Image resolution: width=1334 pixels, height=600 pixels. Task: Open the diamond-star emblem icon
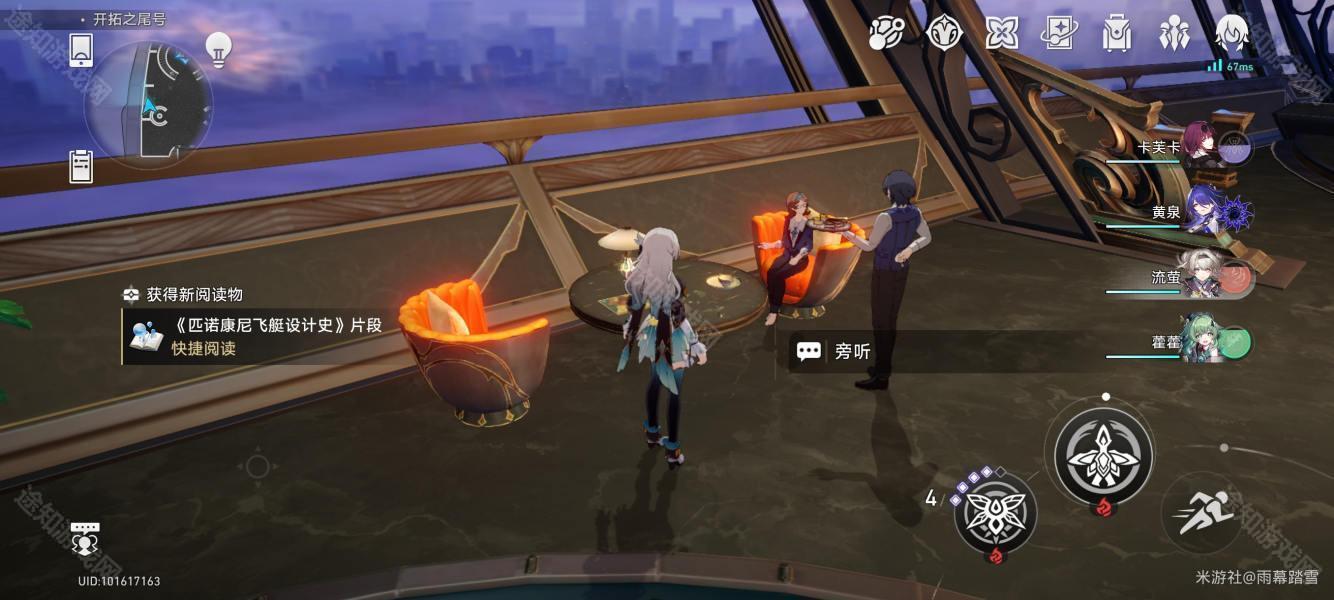(x=944, y=33)
